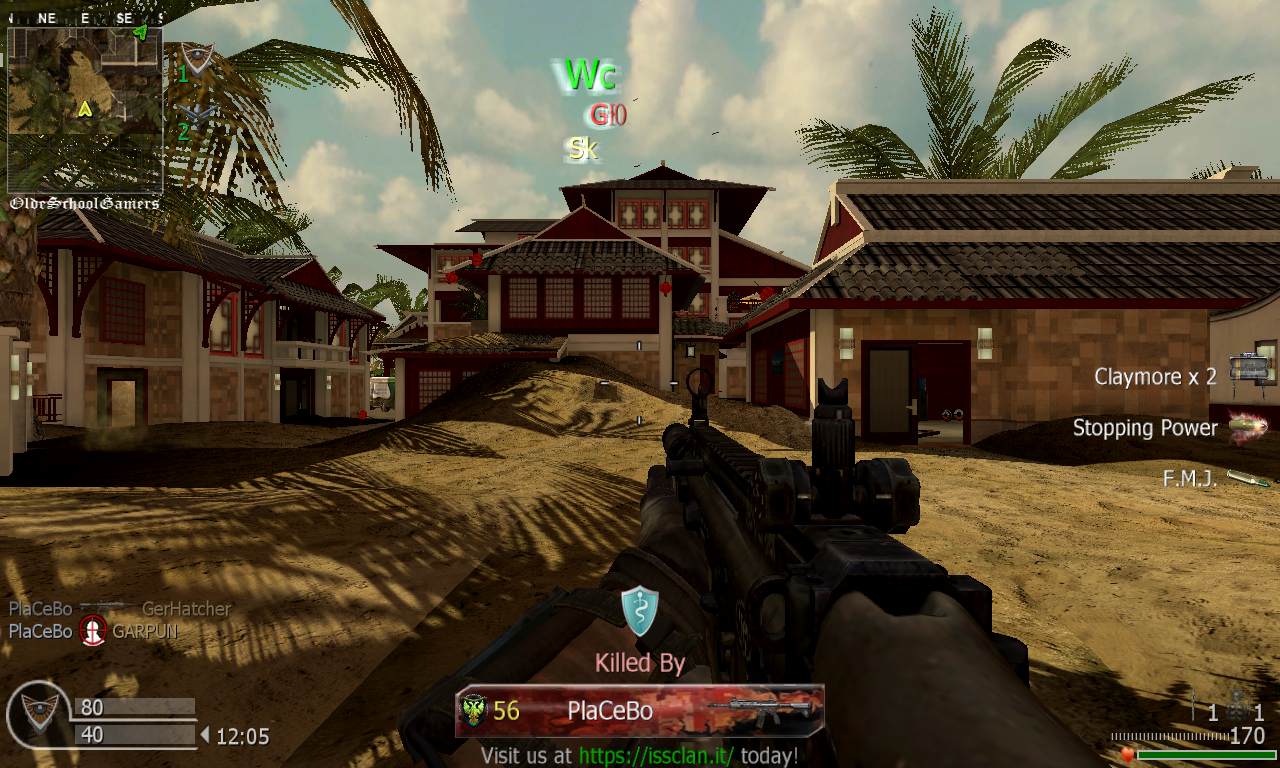Select the kill feed entry for GerHatcher
The width and height of the screenshot is (1280, 768).
[x=120, y=608]
